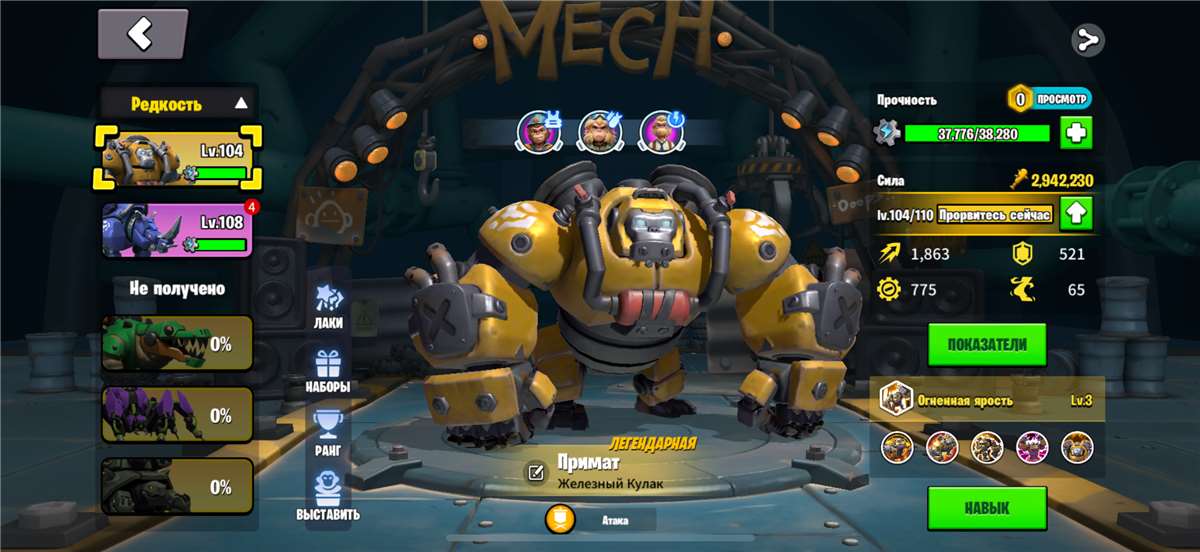Select the blue rhino Lv.108 mech
The image size is (1200, 552).
(x=177, y=230)
